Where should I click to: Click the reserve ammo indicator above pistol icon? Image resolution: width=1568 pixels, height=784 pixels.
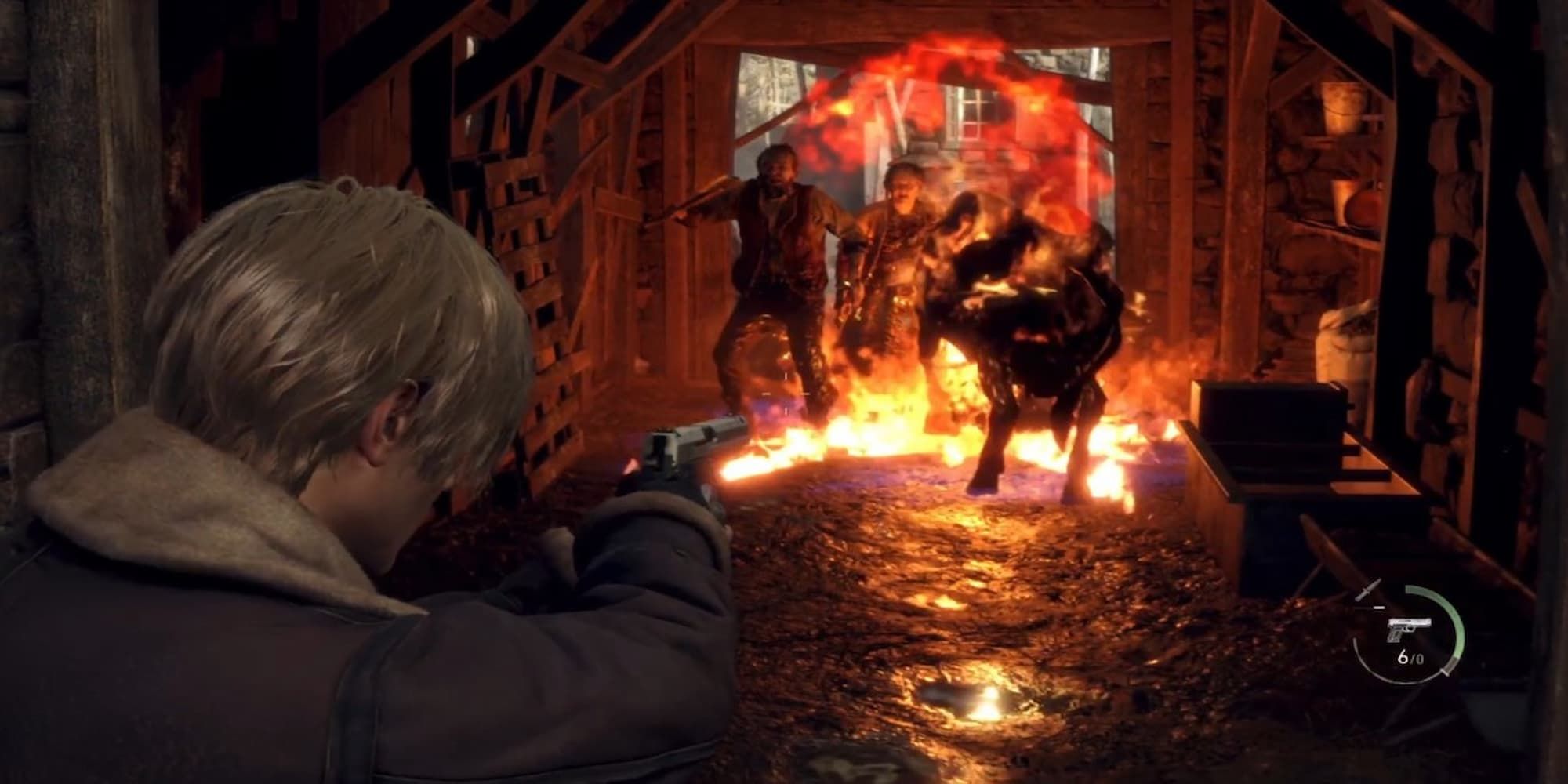point(1380,607)
